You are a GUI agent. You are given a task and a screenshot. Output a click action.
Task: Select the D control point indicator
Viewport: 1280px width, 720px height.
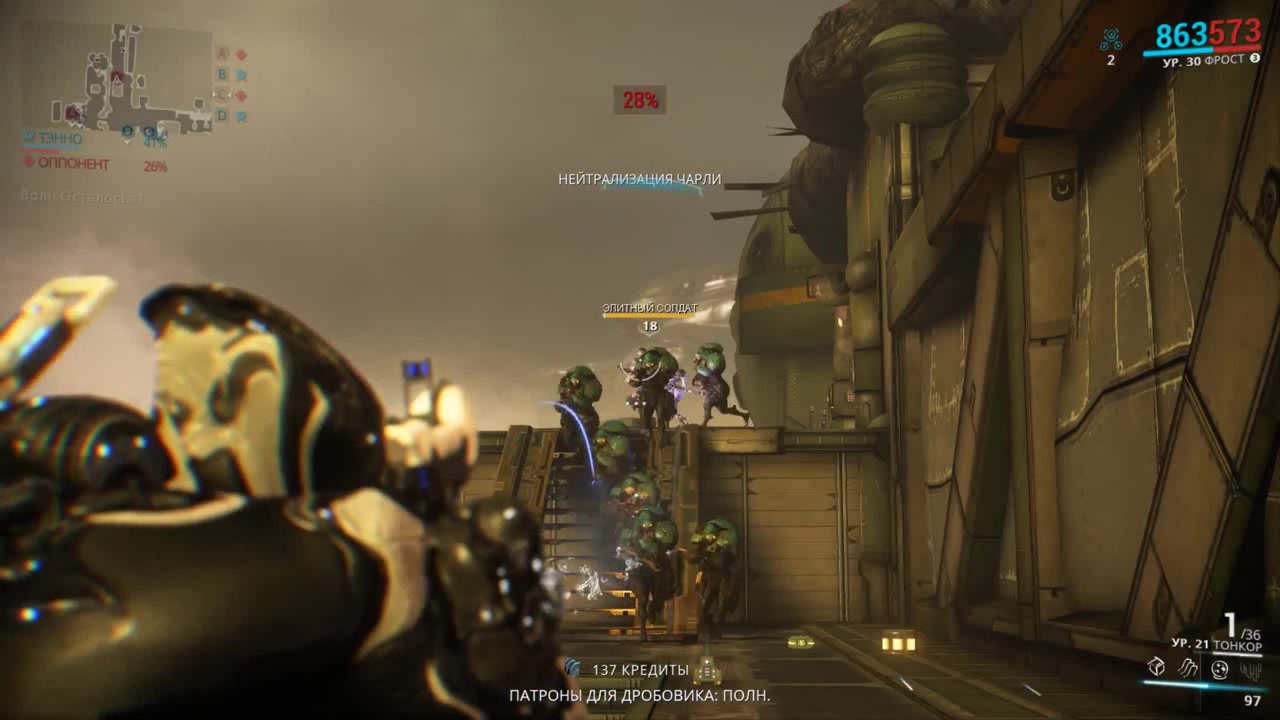(222, 116)
